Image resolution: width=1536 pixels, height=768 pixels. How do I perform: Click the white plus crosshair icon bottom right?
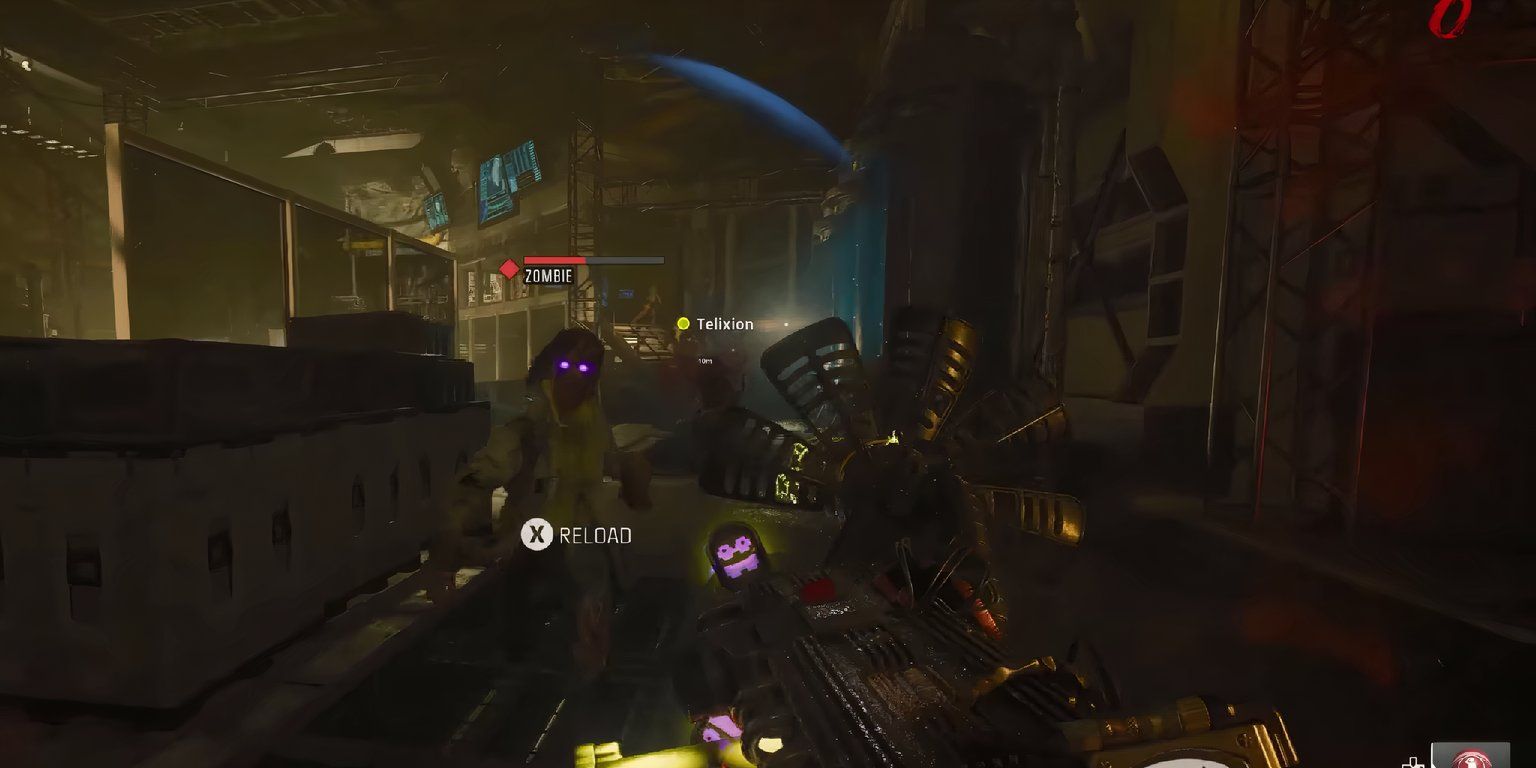click(x=1413, y=763)
